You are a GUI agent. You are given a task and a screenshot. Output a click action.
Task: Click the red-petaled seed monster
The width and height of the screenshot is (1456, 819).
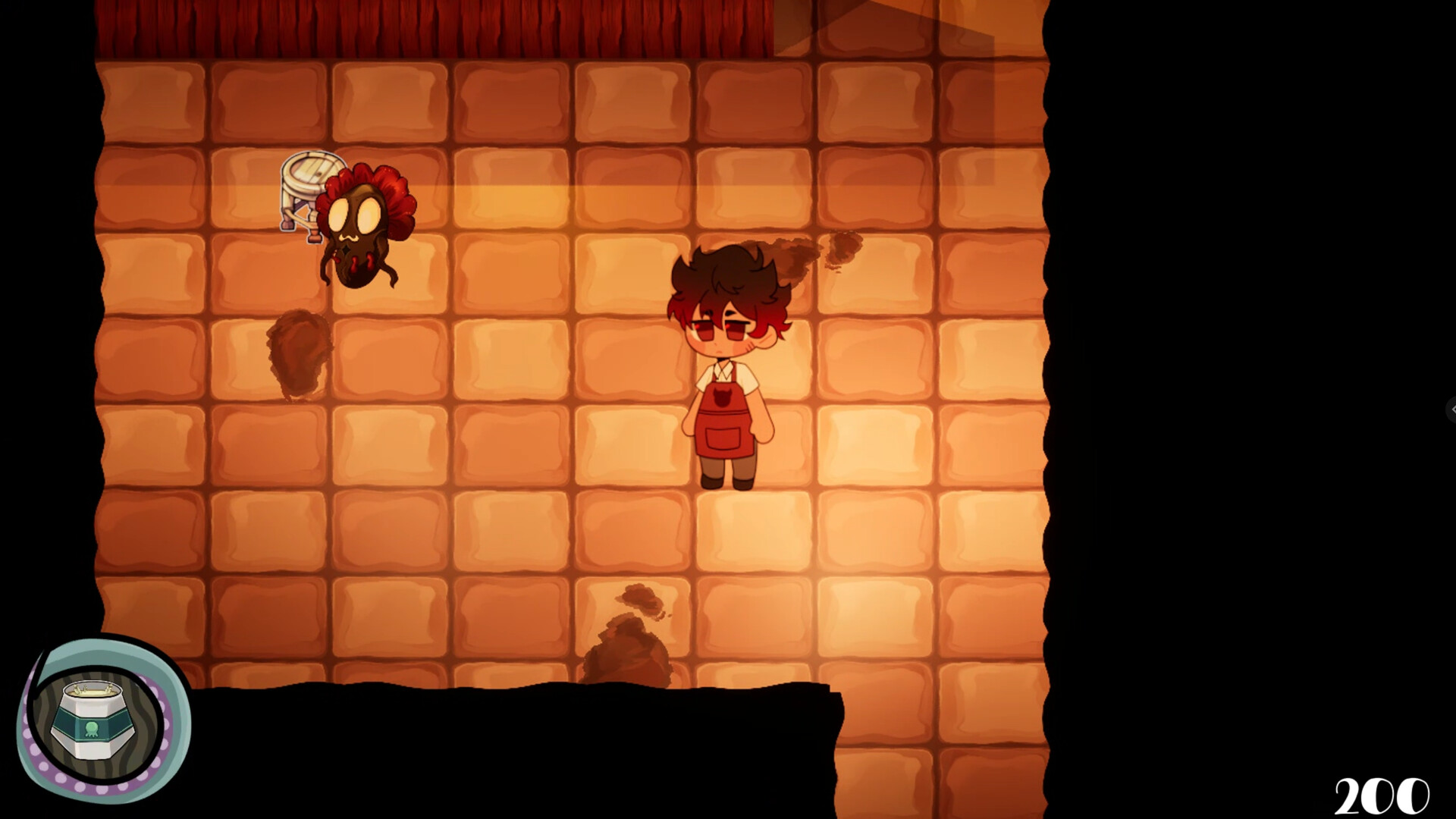356,227
